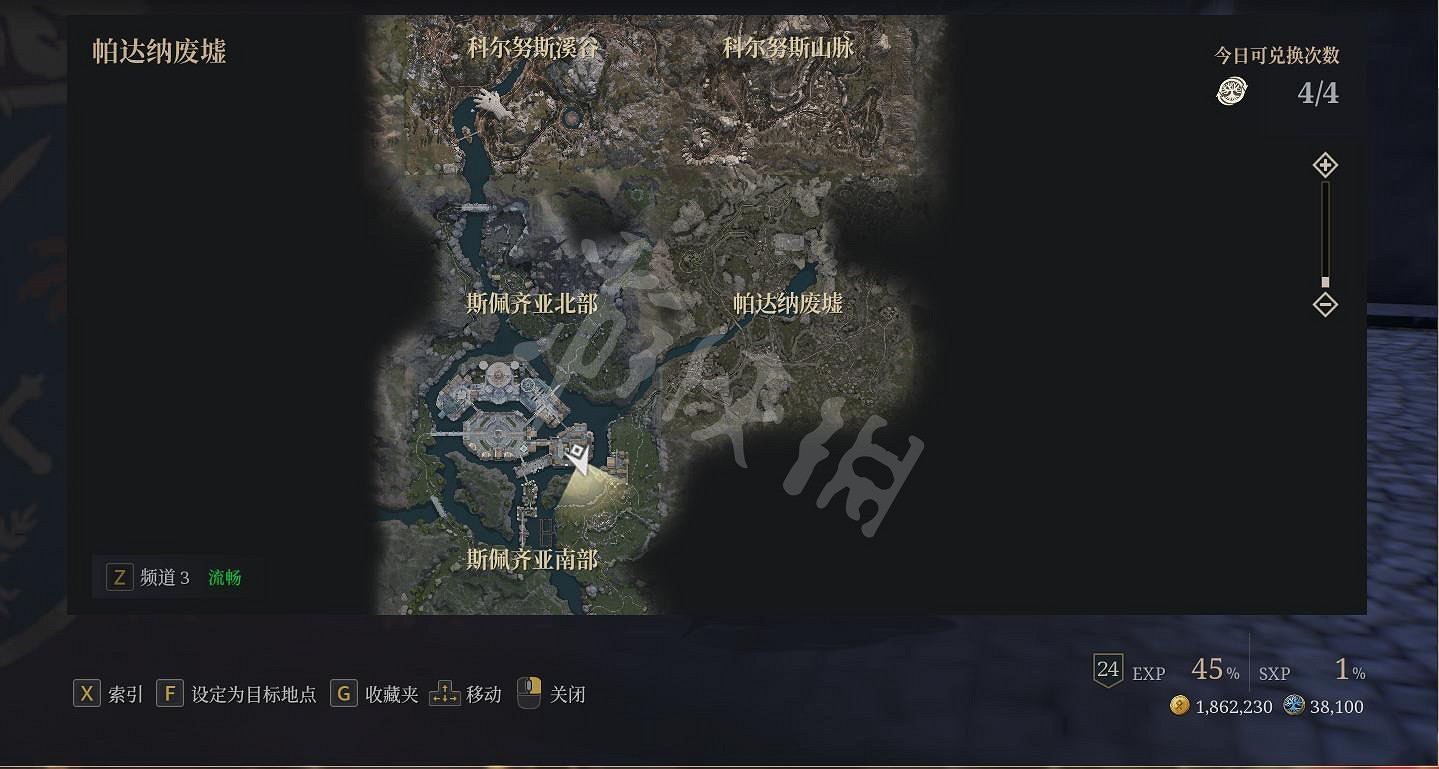The image size is (1439, 769).
Task: Click the 斯佩齐亚南部 map label
Action: pyautogui.click(x=533, y=561)
